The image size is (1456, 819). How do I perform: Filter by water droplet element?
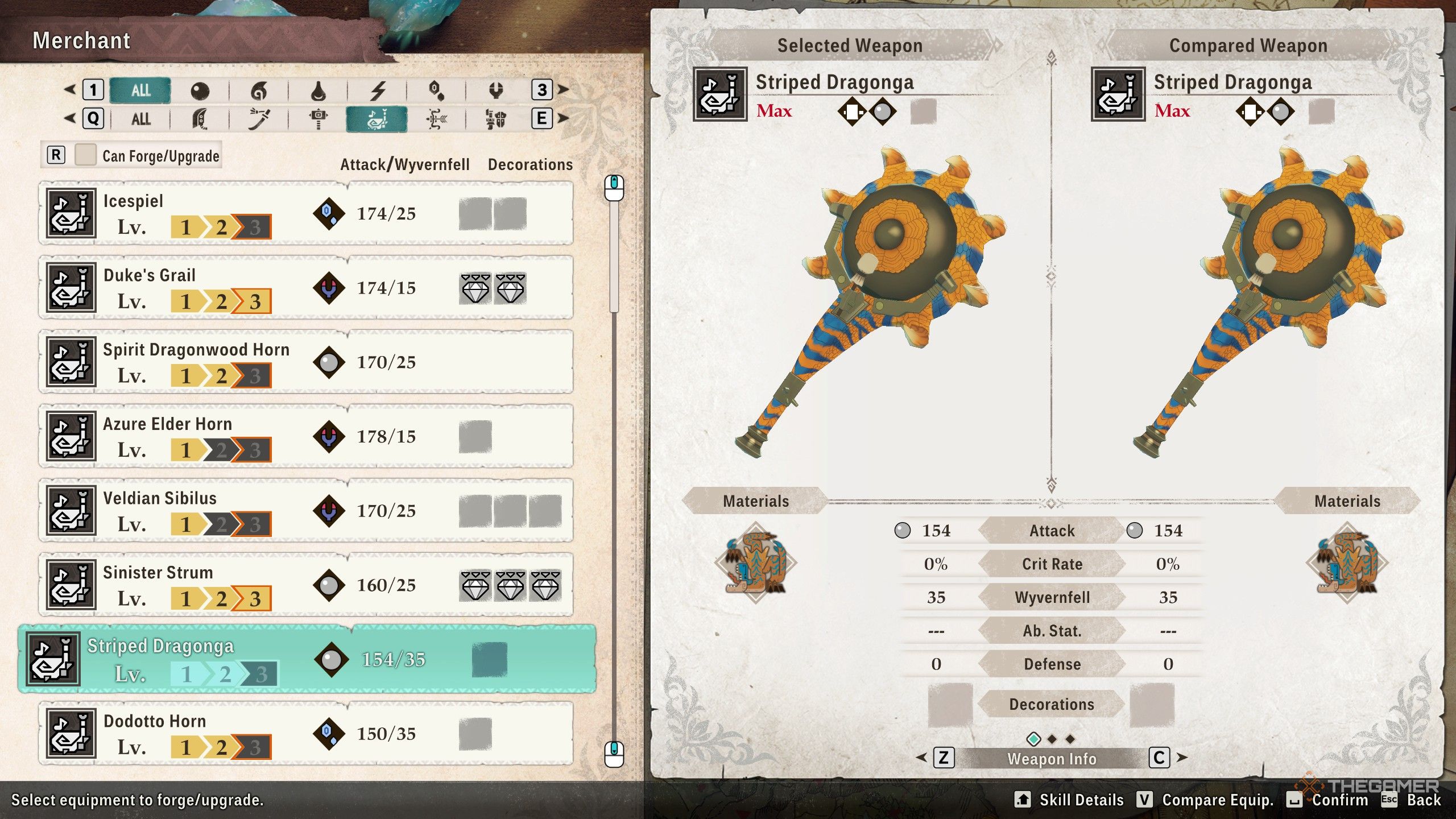pyautogui.click(x=318, y=90)
